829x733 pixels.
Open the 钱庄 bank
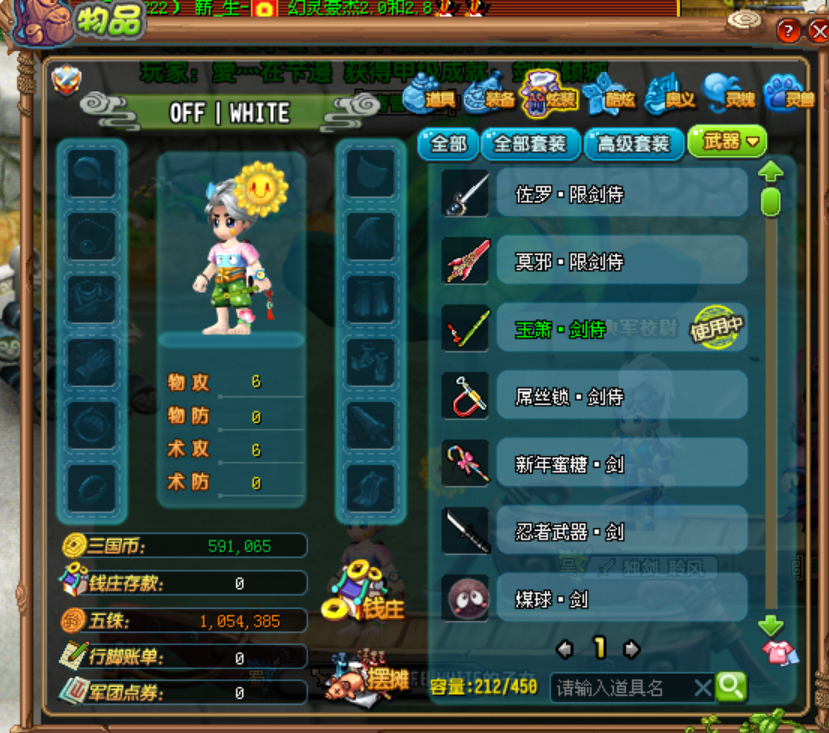(362, 595)
